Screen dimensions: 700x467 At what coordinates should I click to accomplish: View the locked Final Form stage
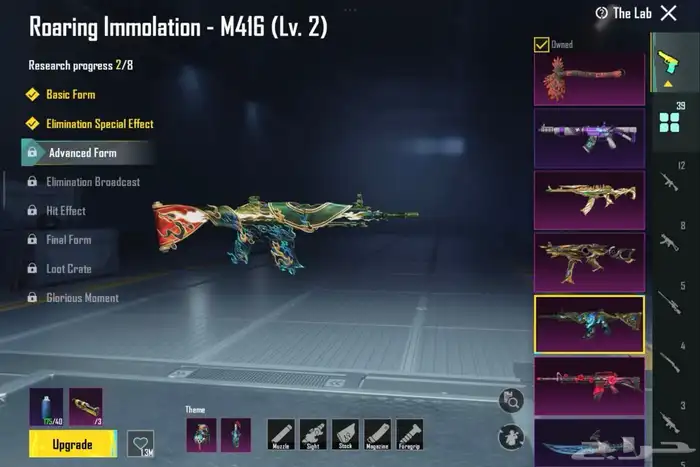click(x=68, y=240)
